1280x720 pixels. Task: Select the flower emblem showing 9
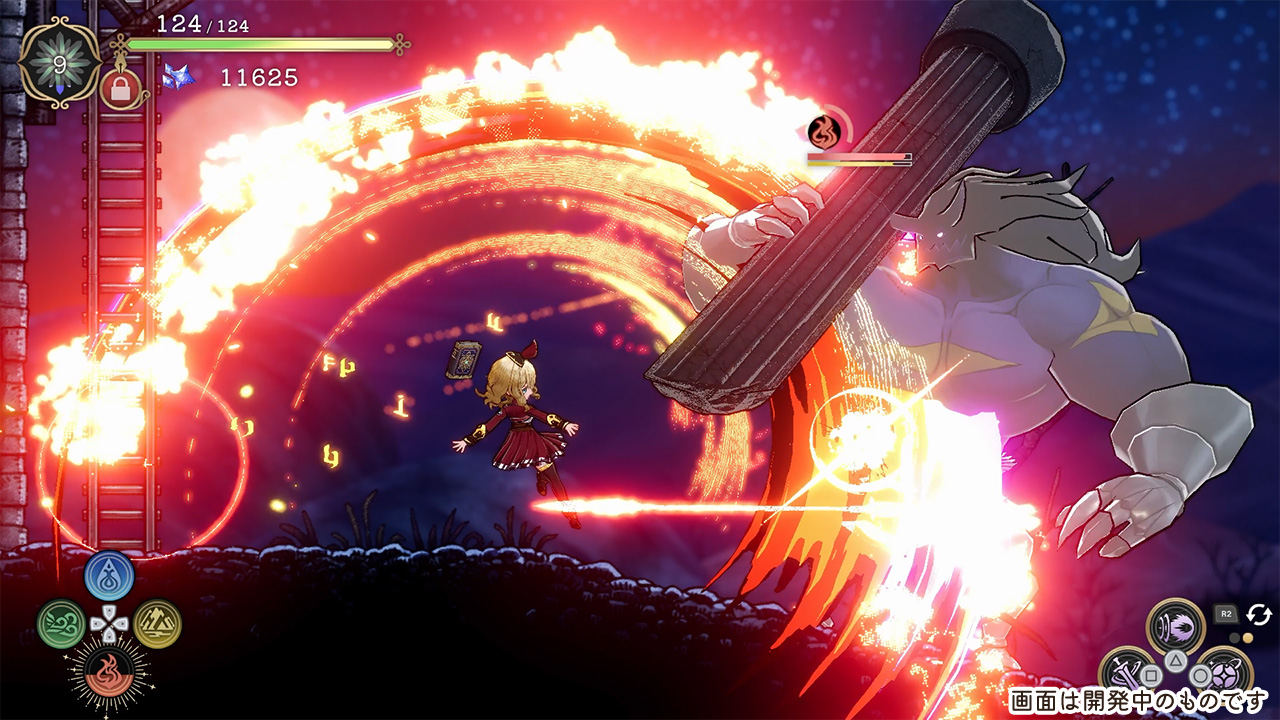coord(59,62)
